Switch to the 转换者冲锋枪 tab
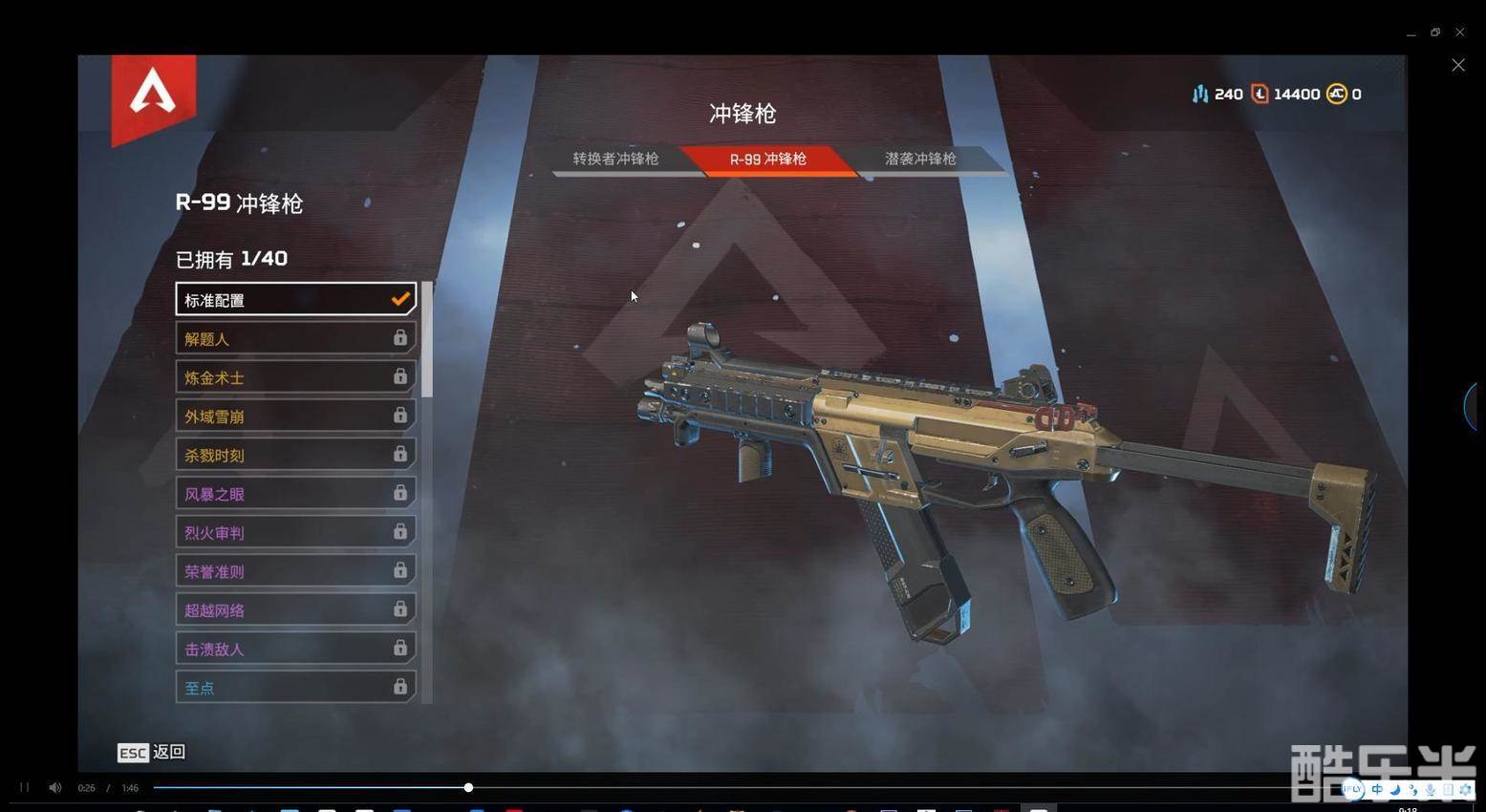This screenshot has width=1486, height=812. pyautogui.click(x=615, y=159)
